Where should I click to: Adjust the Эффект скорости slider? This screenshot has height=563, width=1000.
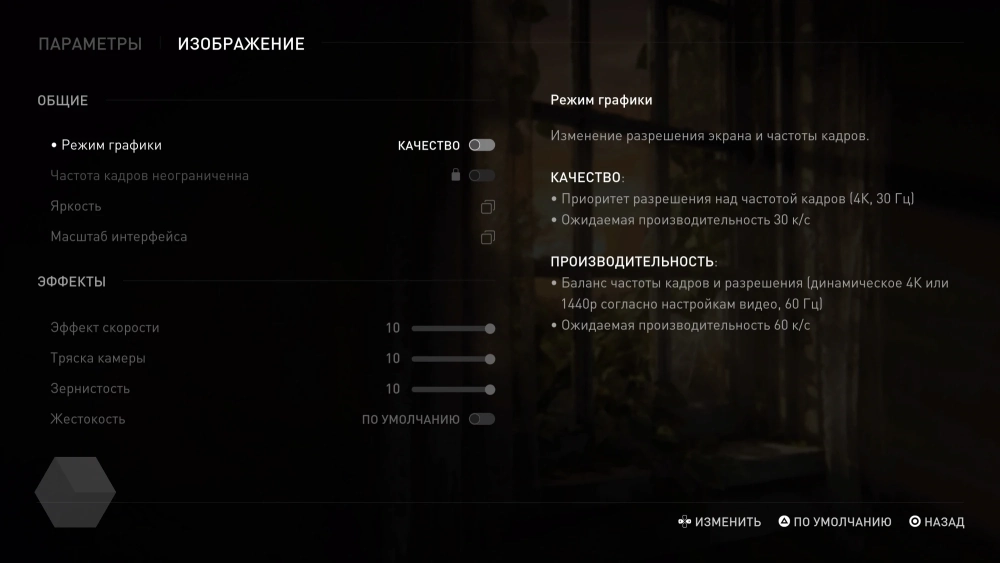(452, 328)
